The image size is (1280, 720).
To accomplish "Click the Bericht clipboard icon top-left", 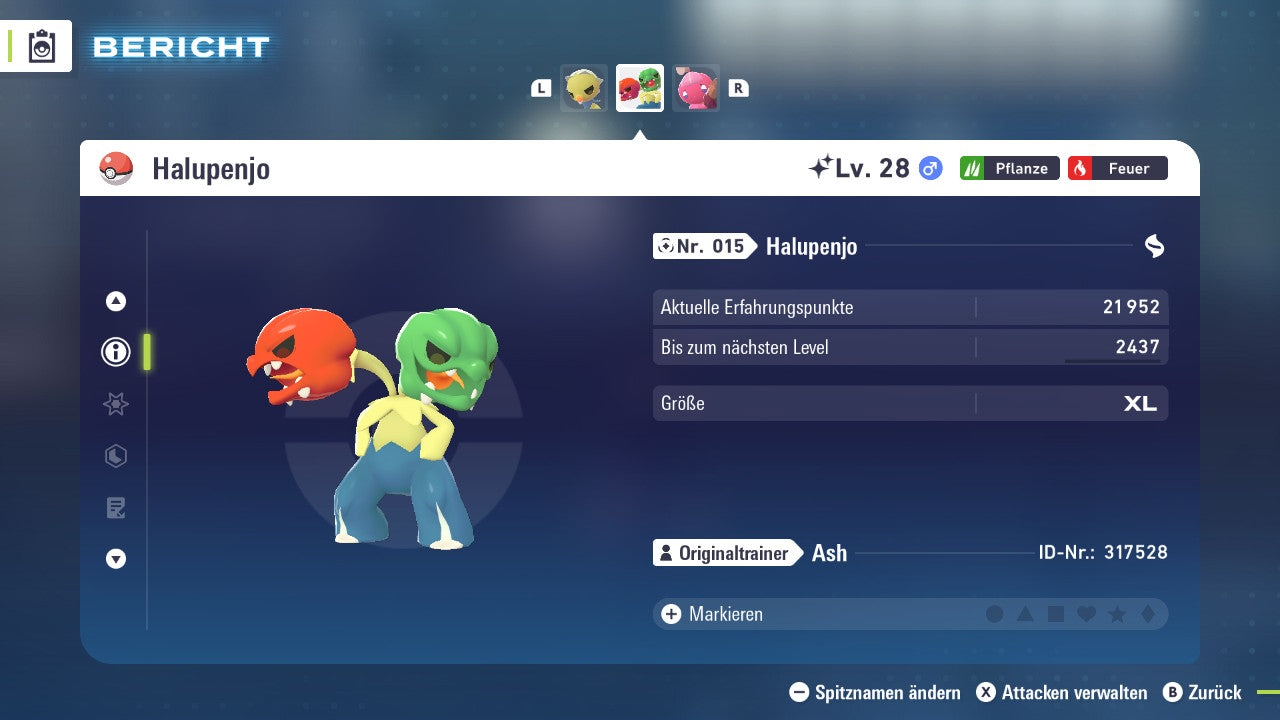I will [x=40, y=46].
